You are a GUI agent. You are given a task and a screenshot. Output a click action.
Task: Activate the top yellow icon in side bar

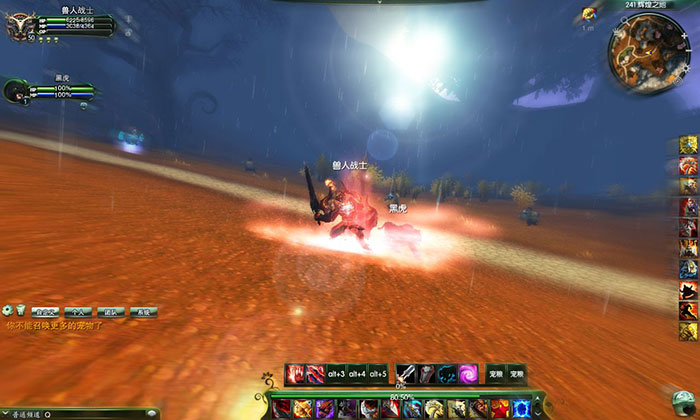pos(688,146)
